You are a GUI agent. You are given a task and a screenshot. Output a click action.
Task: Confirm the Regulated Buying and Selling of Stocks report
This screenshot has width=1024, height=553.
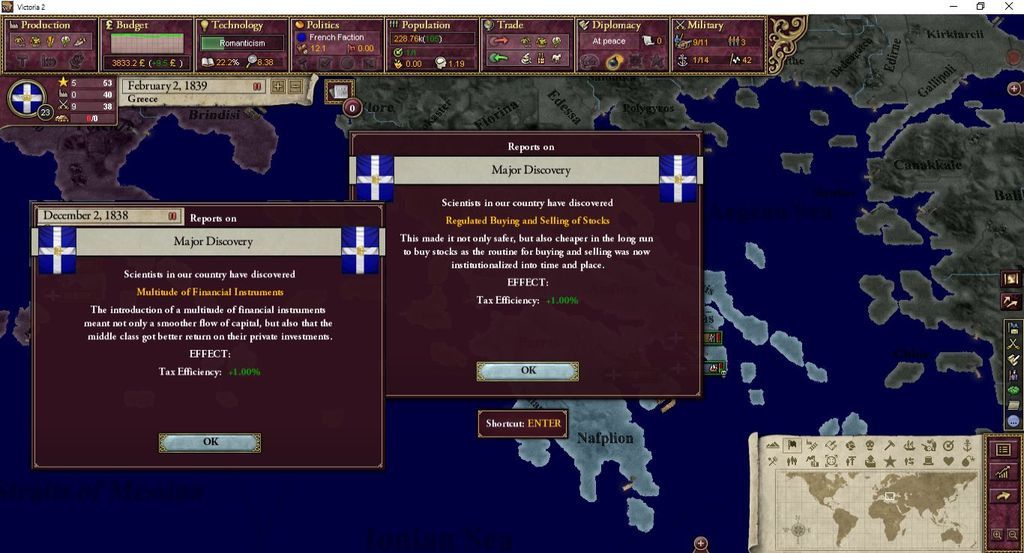click(x=527, y=371)
